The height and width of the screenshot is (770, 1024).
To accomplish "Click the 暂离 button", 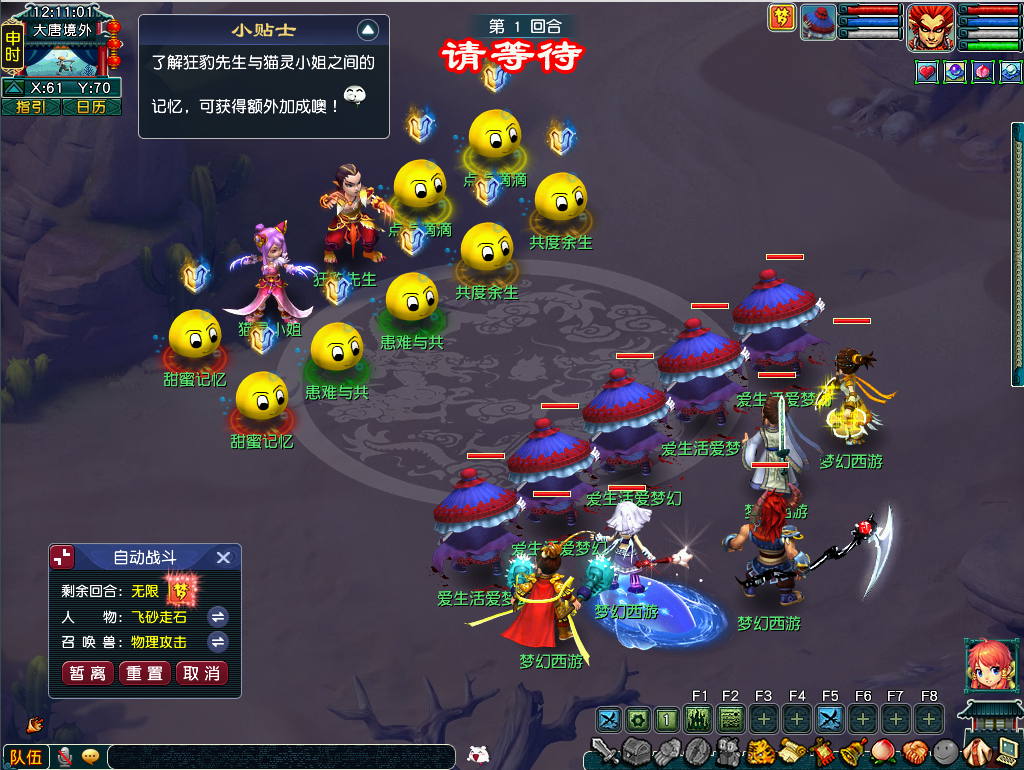I will [x=87, y=673].
